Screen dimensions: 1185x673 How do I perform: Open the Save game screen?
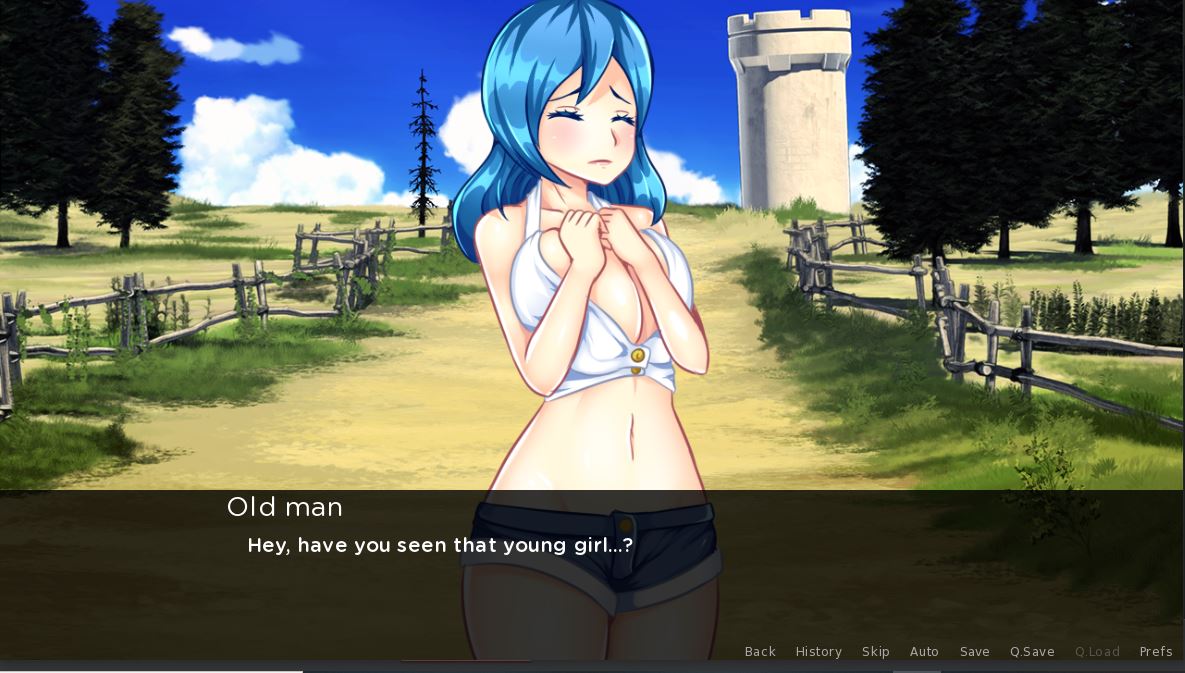click(974, 652)
